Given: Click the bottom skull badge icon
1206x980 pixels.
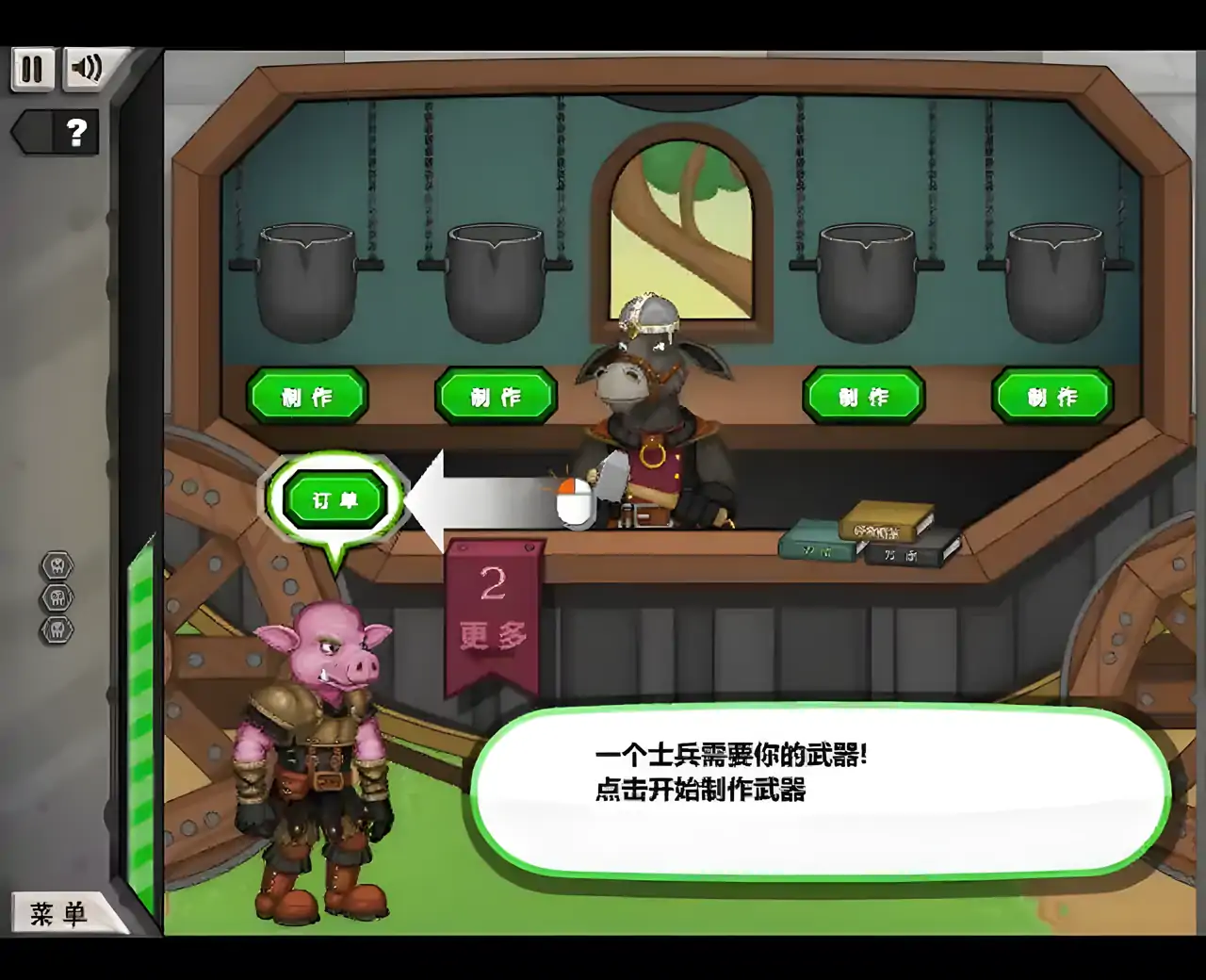Looking at the screenshot, I should click(57, 627).
